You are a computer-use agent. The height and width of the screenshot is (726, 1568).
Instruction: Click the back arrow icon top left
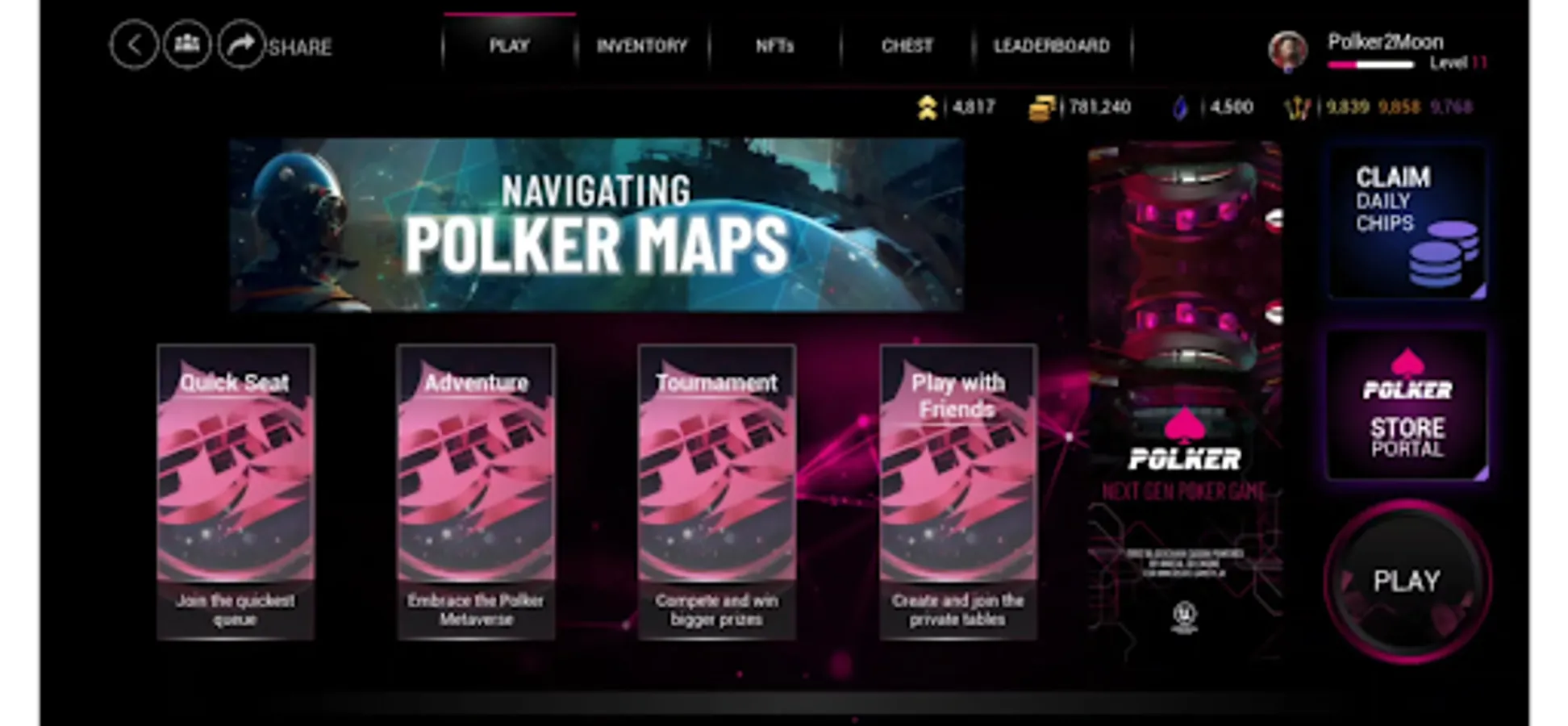134,45
